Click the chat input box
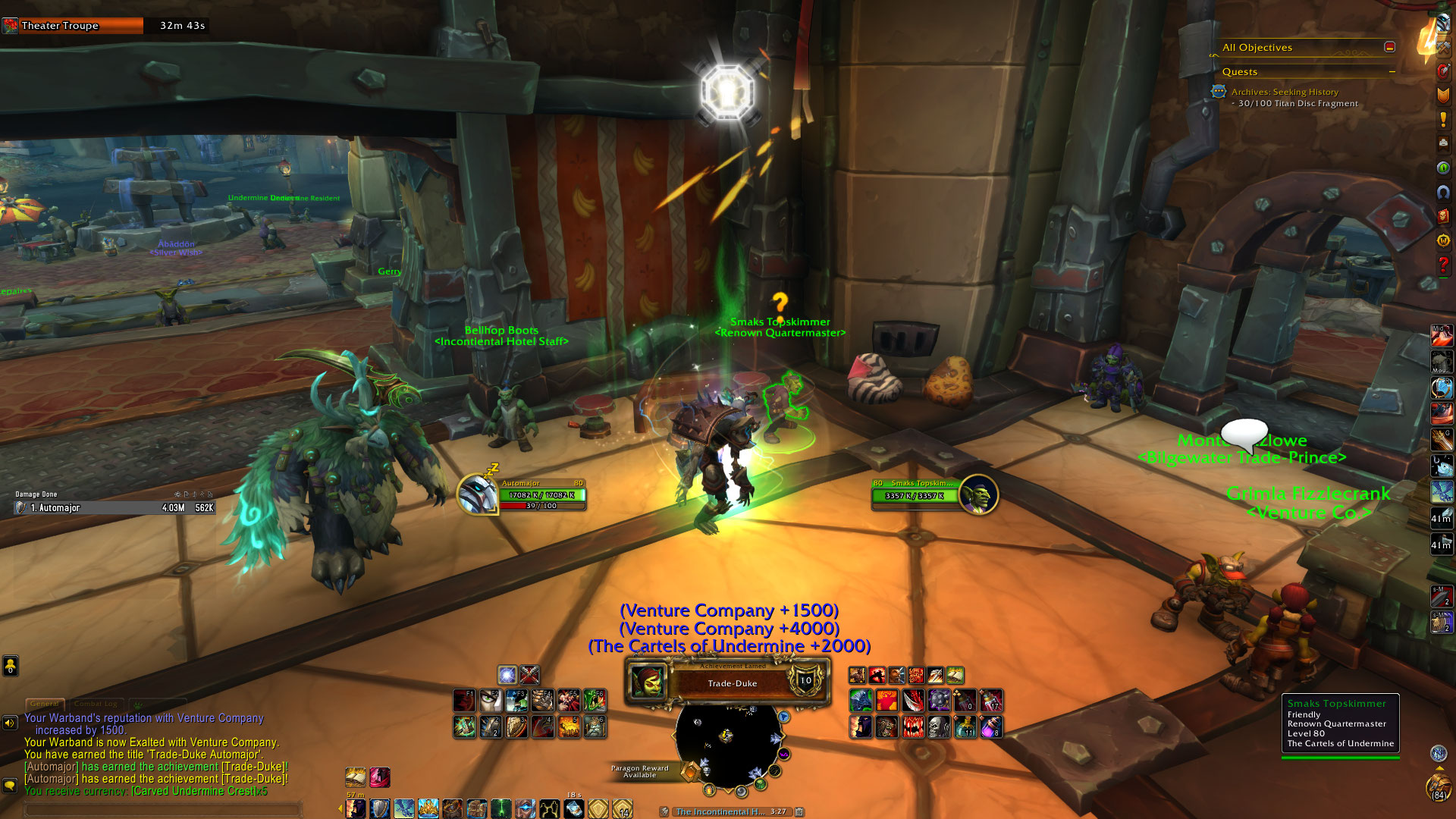The height and width of the screenshot is (819, 1456). [159, 809]
